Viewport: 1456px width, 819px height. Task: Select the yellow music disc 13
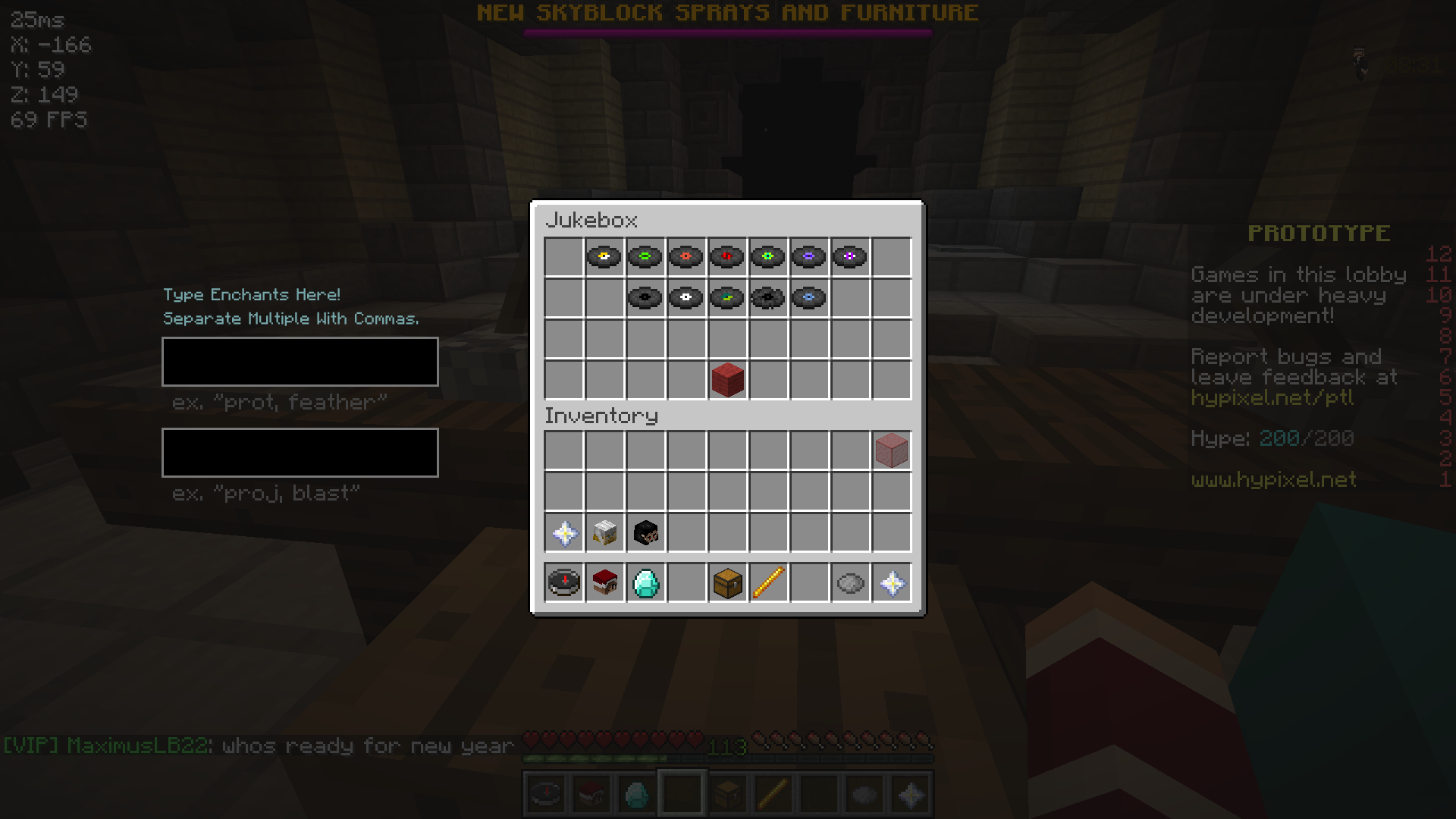(604, 257)
